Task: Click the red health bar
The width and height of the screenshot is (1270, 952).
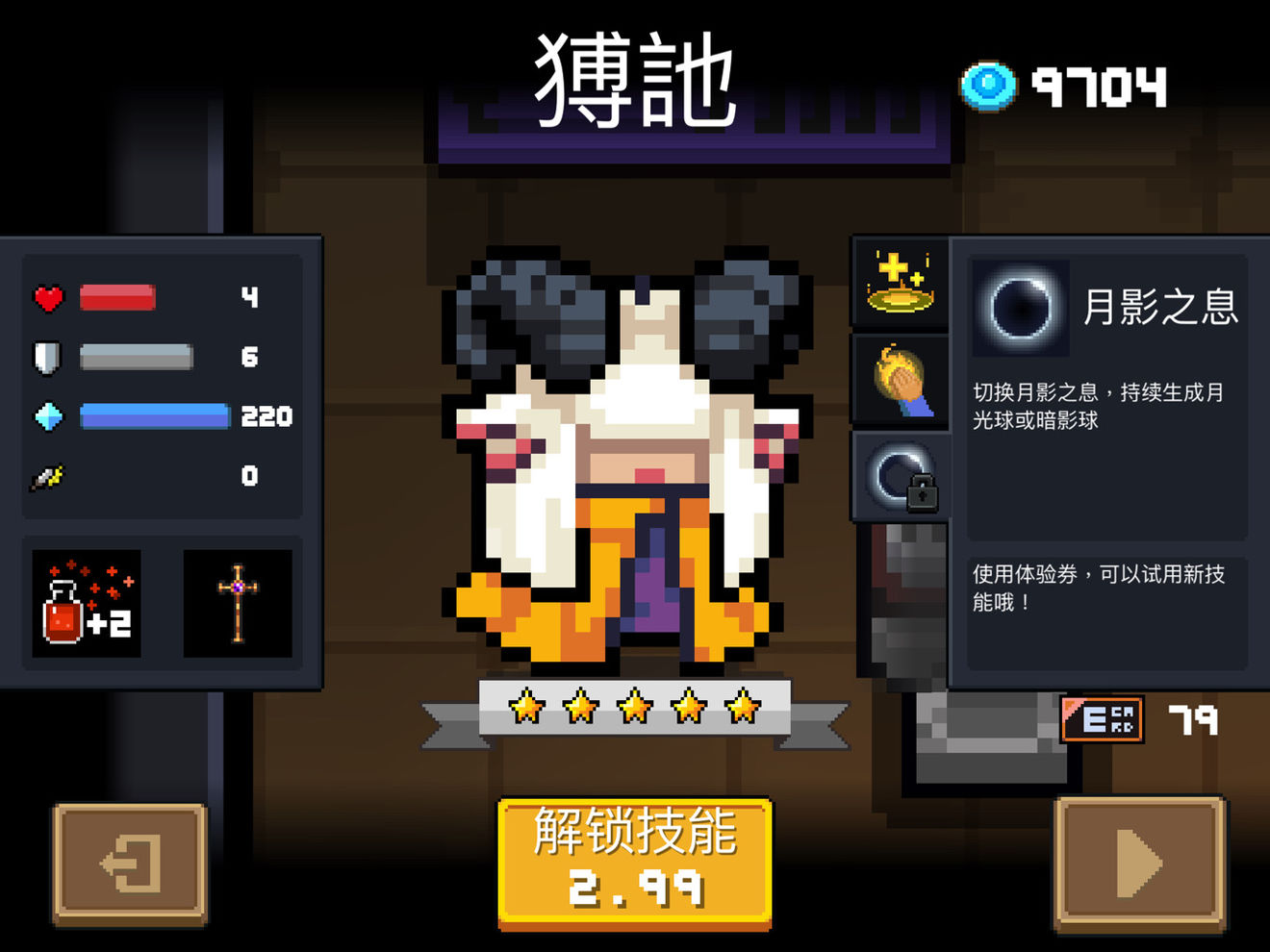Action: (x=115, y=298)
